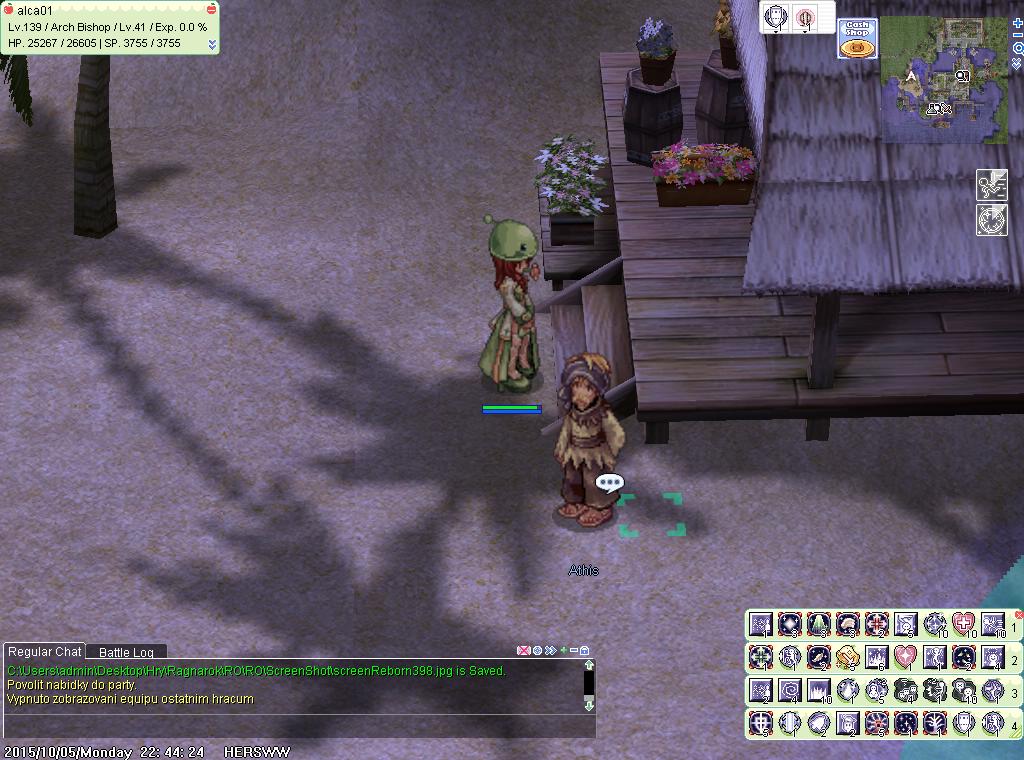1024x760 pixels.
Task: Activate the three green spires skill
Action: [819, 625]
